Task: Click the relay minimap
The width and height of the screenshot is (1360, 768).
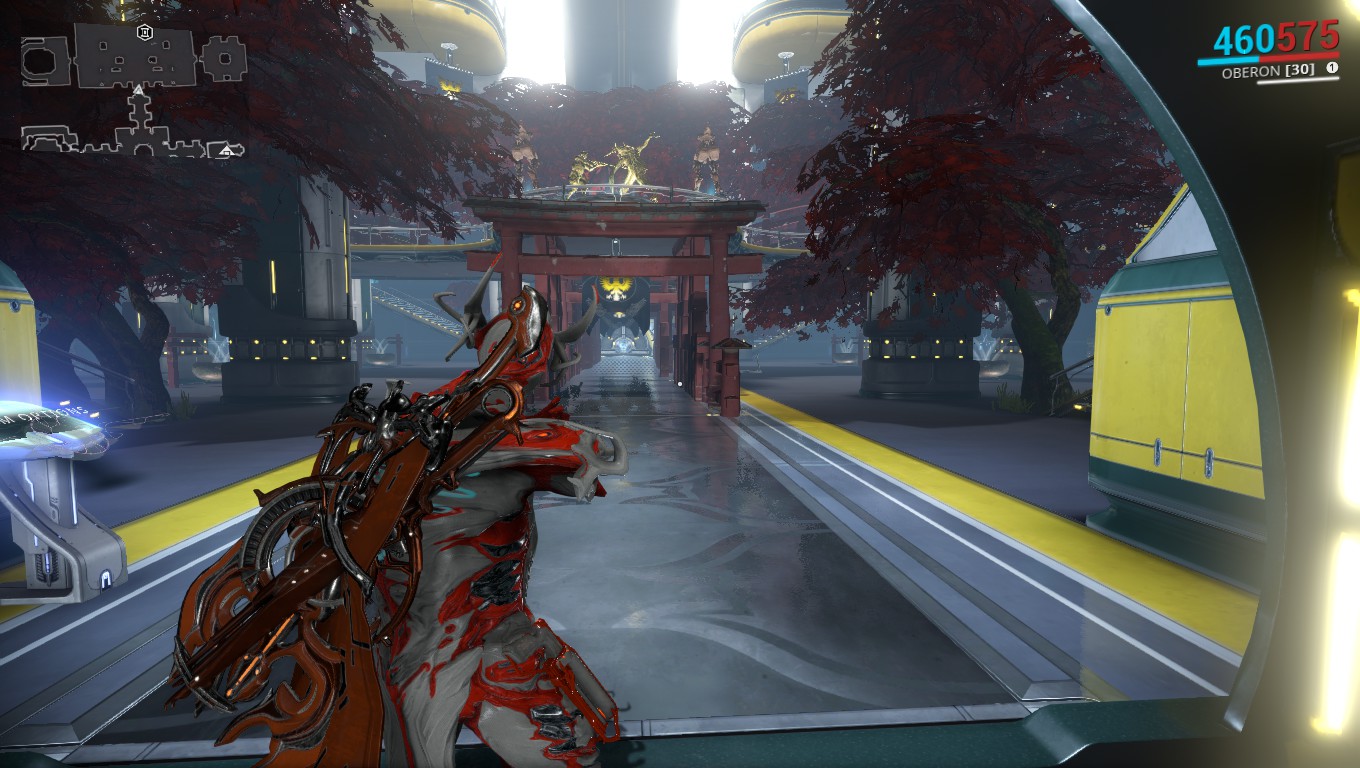Action: (x=134, y=92)
